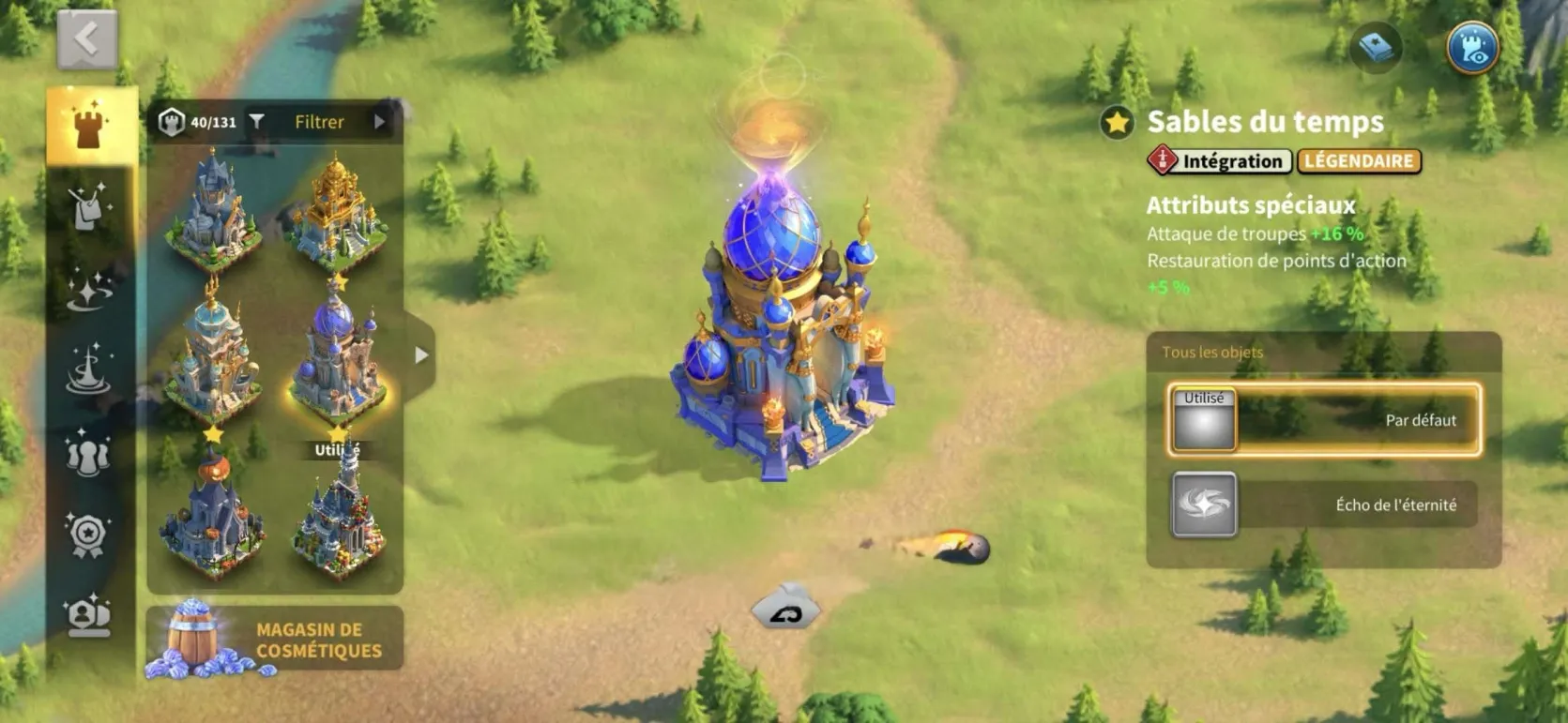Toggle the castle preview eye button
The height and width of the screenshot is (723, 1568).
coord(1472,49)
